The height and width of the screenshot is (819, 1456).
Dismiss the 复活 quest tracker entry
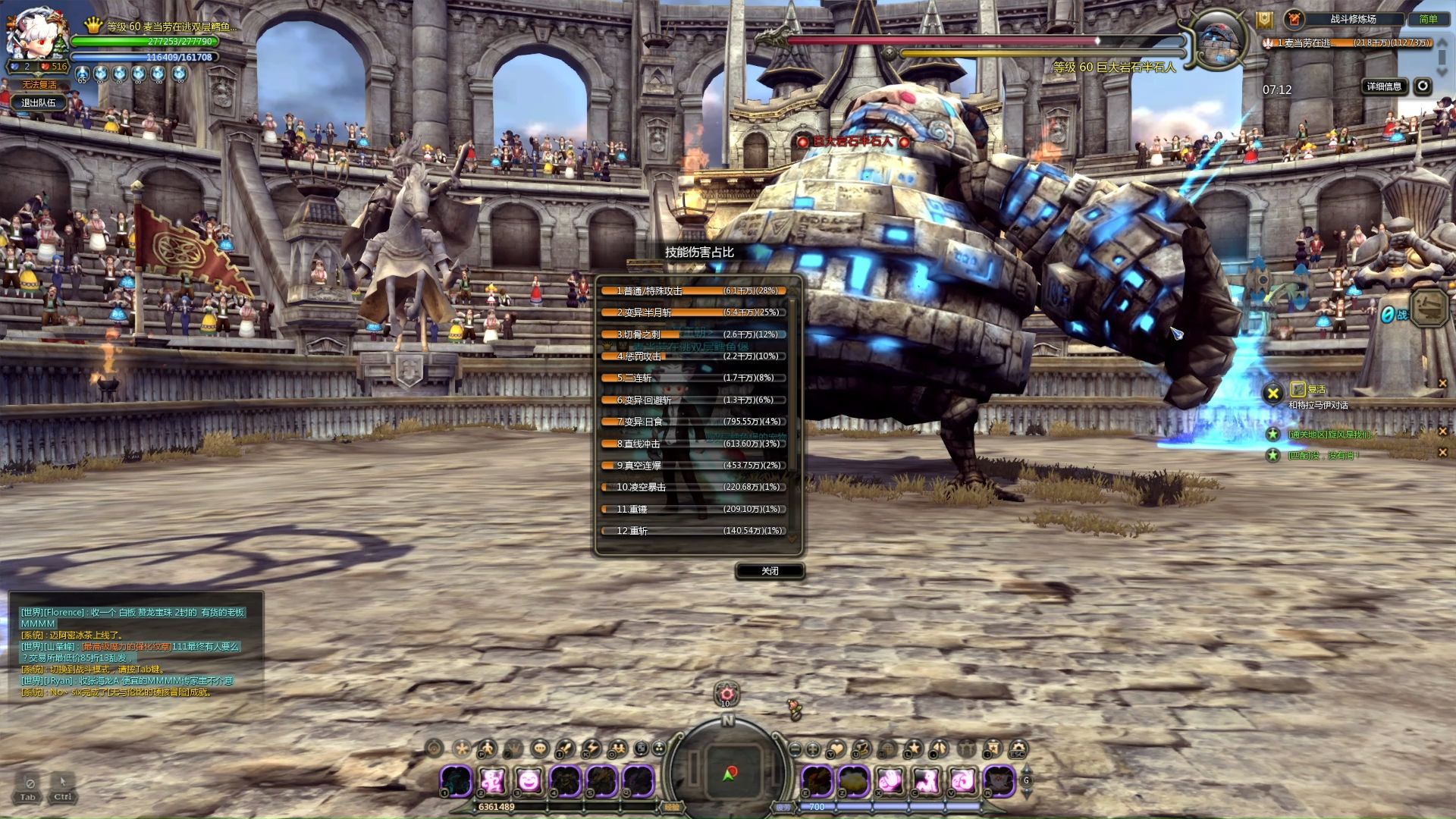tap(1442, 384)
